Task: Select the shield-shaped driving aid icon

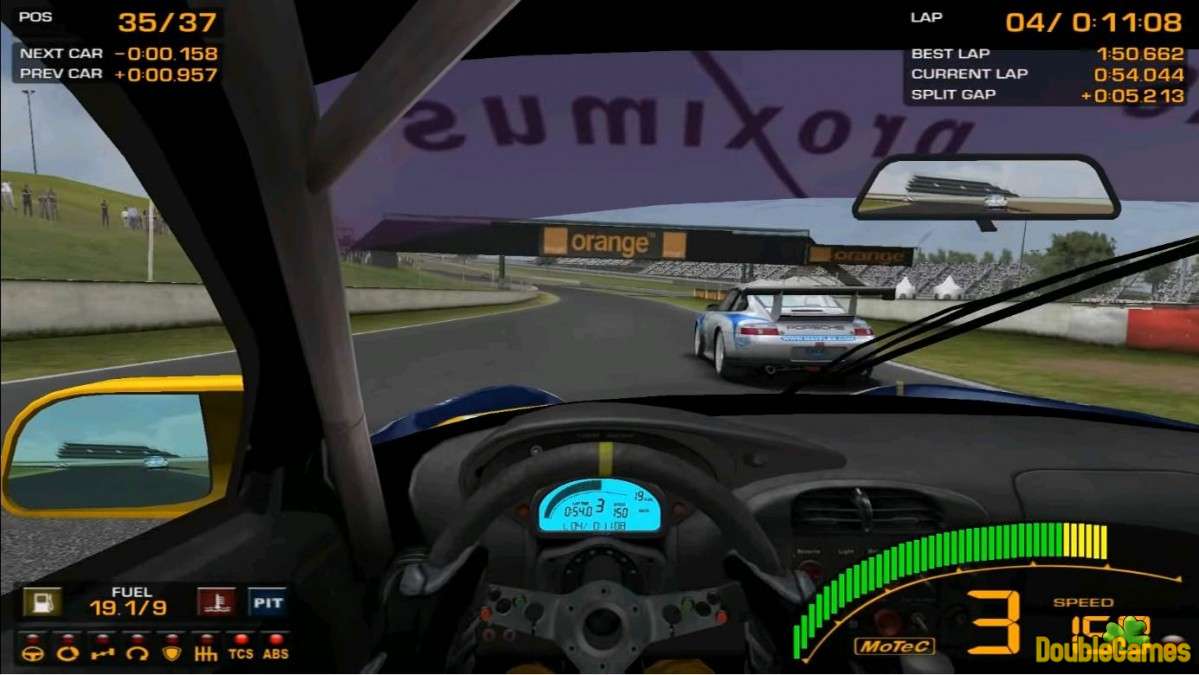Action: (170, 653)
